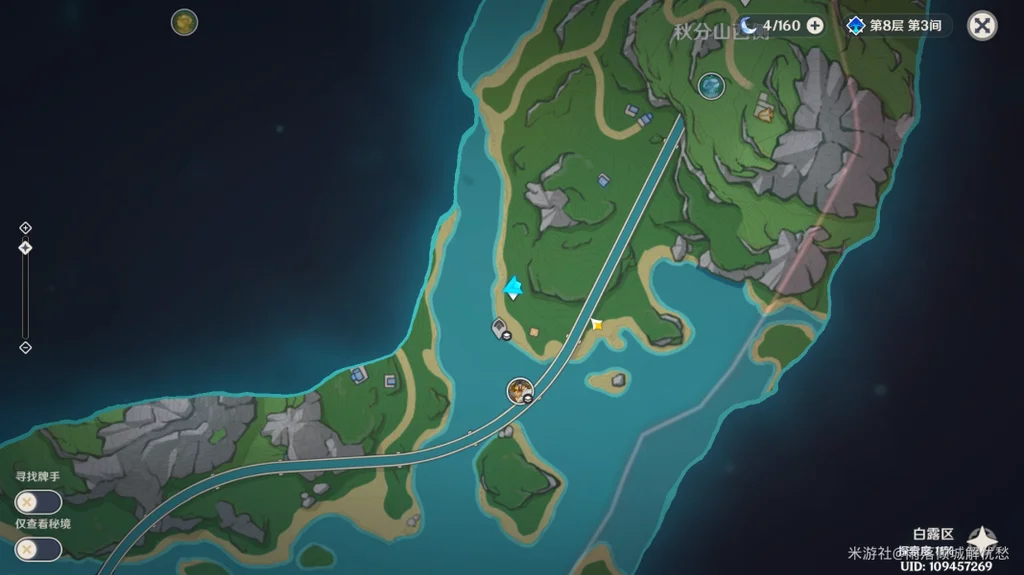Toggle the 寻找牌手 switch
Image resolution: width=1024 pixels, height=575 pixels.
(x=38, y=502)
